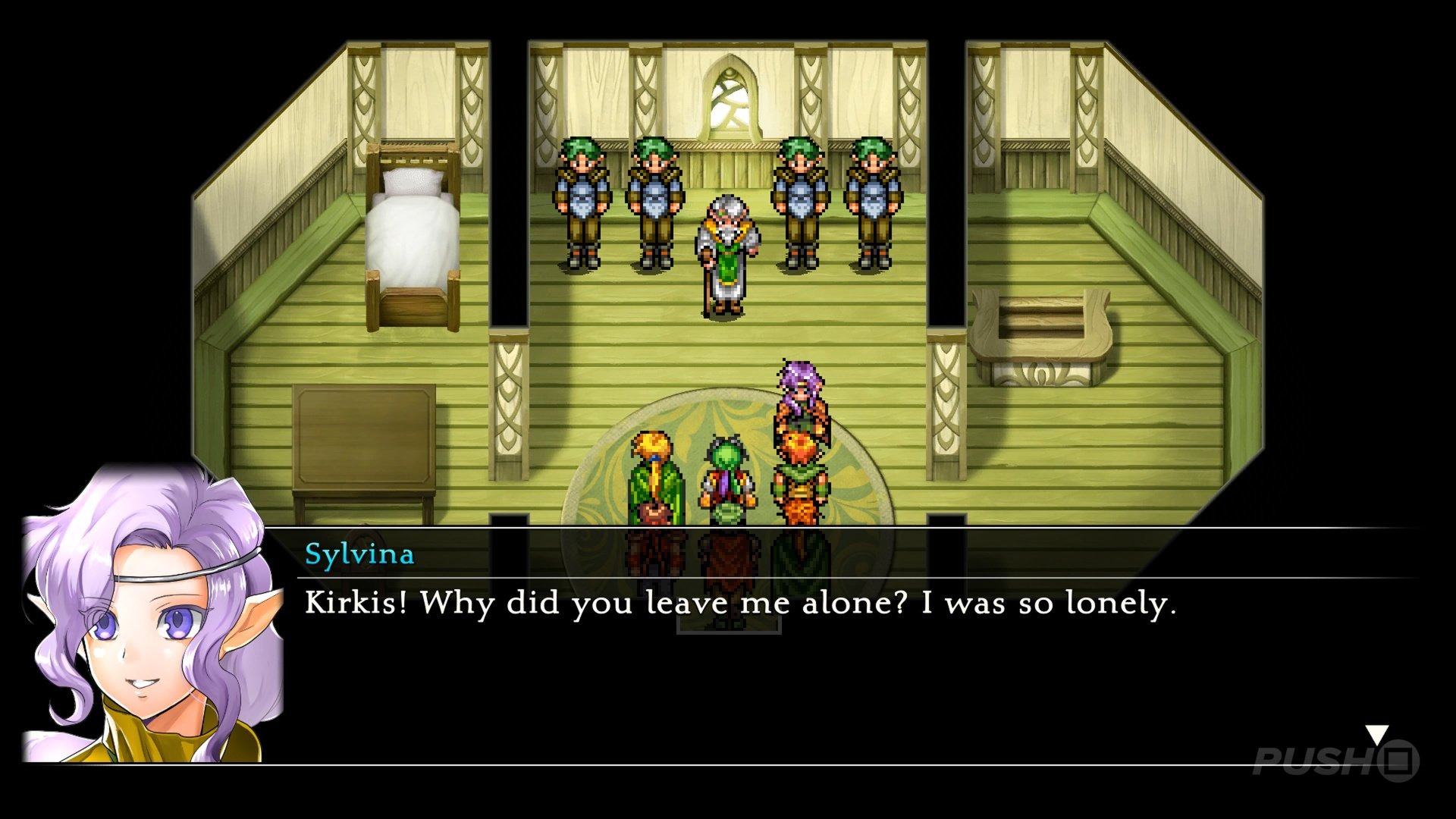Advance dialogue with the white arrow indicator
This screenshot has height=819, width=1456.
tap(1376, 735)
